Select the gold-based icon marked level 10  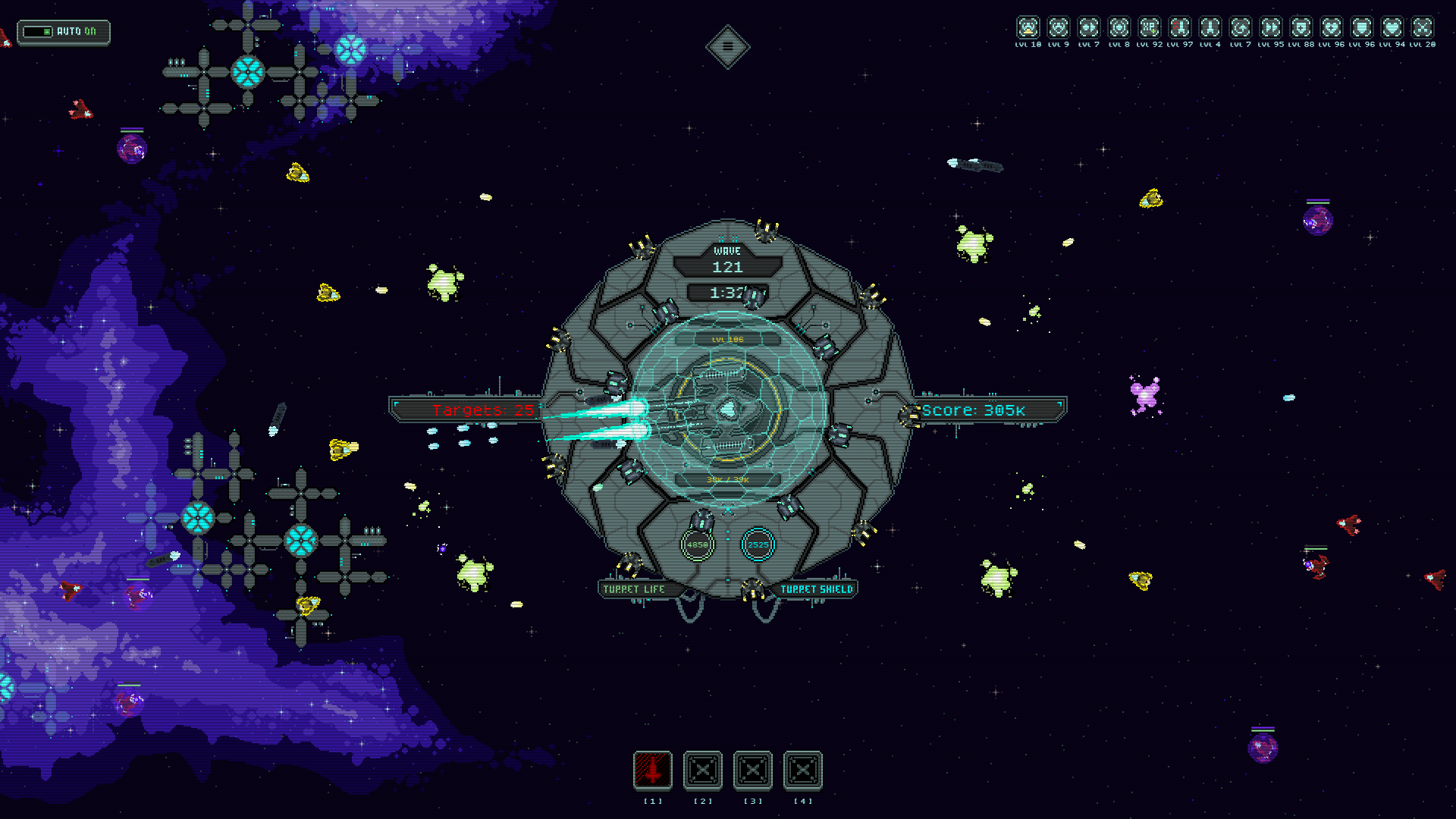coord(1028,28)
